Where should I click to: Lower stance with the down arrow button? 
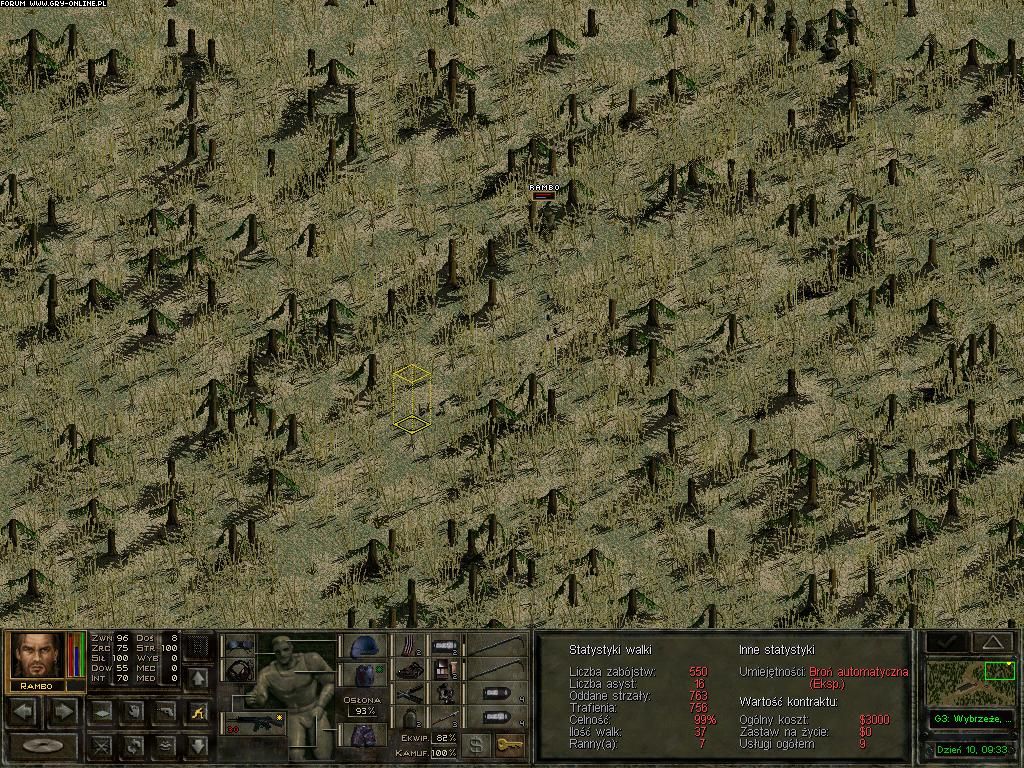(x=199, y=746)
